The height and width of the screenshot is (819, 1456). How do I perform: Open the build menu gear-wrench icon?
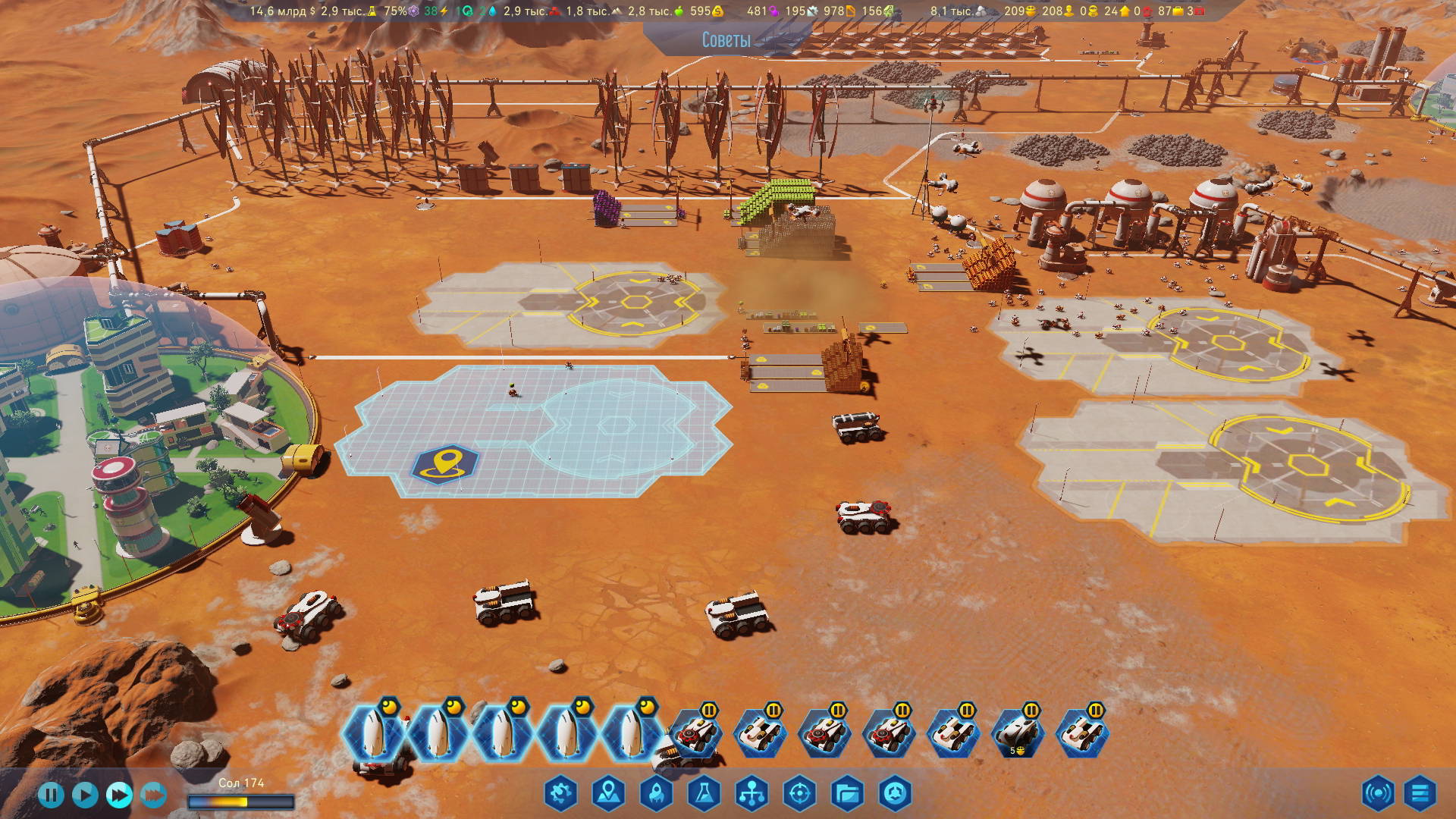(x=560, y=793)
